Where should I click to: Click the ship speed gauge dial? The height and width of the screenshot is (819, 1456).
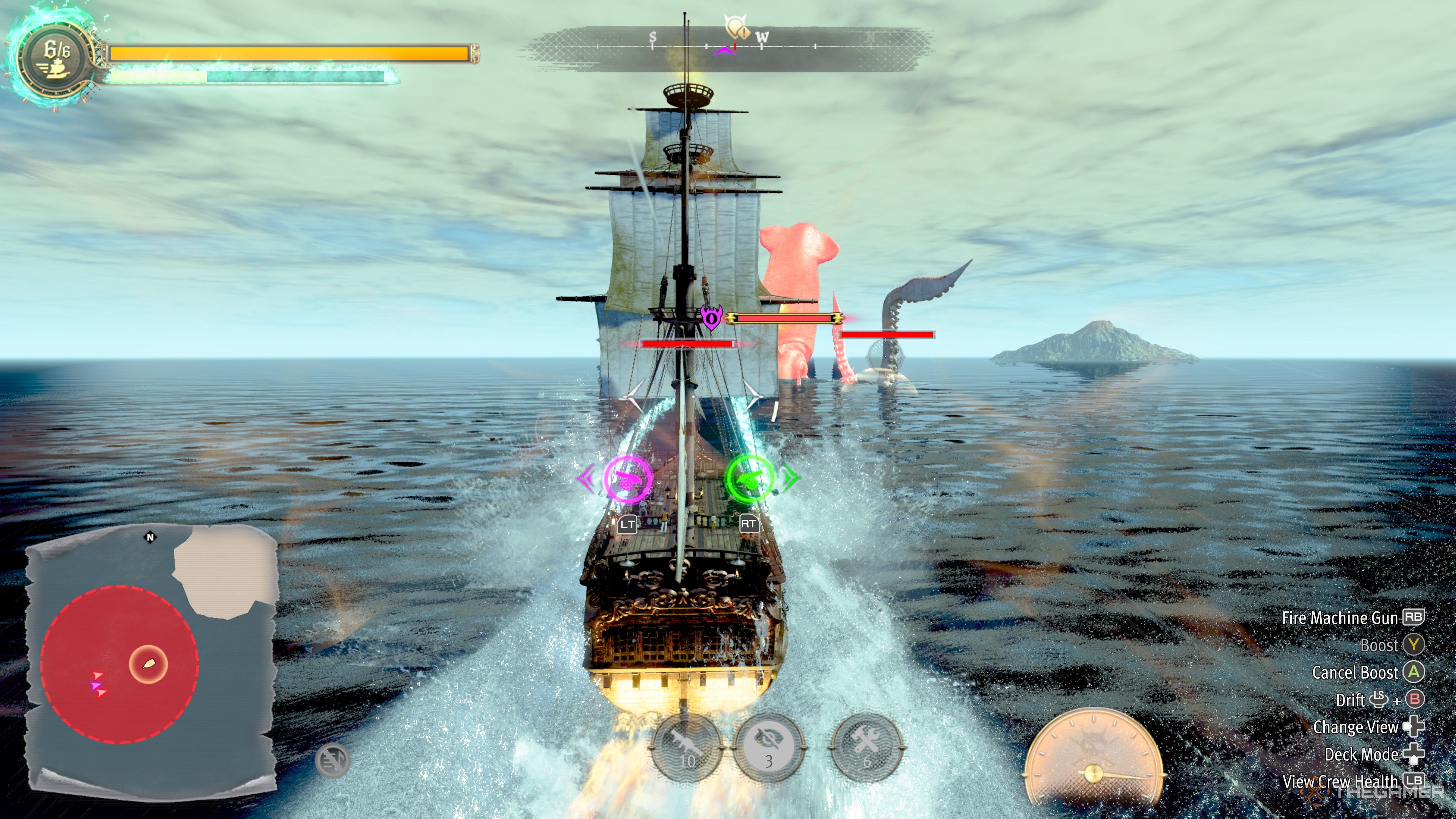tap(1093, 760)
